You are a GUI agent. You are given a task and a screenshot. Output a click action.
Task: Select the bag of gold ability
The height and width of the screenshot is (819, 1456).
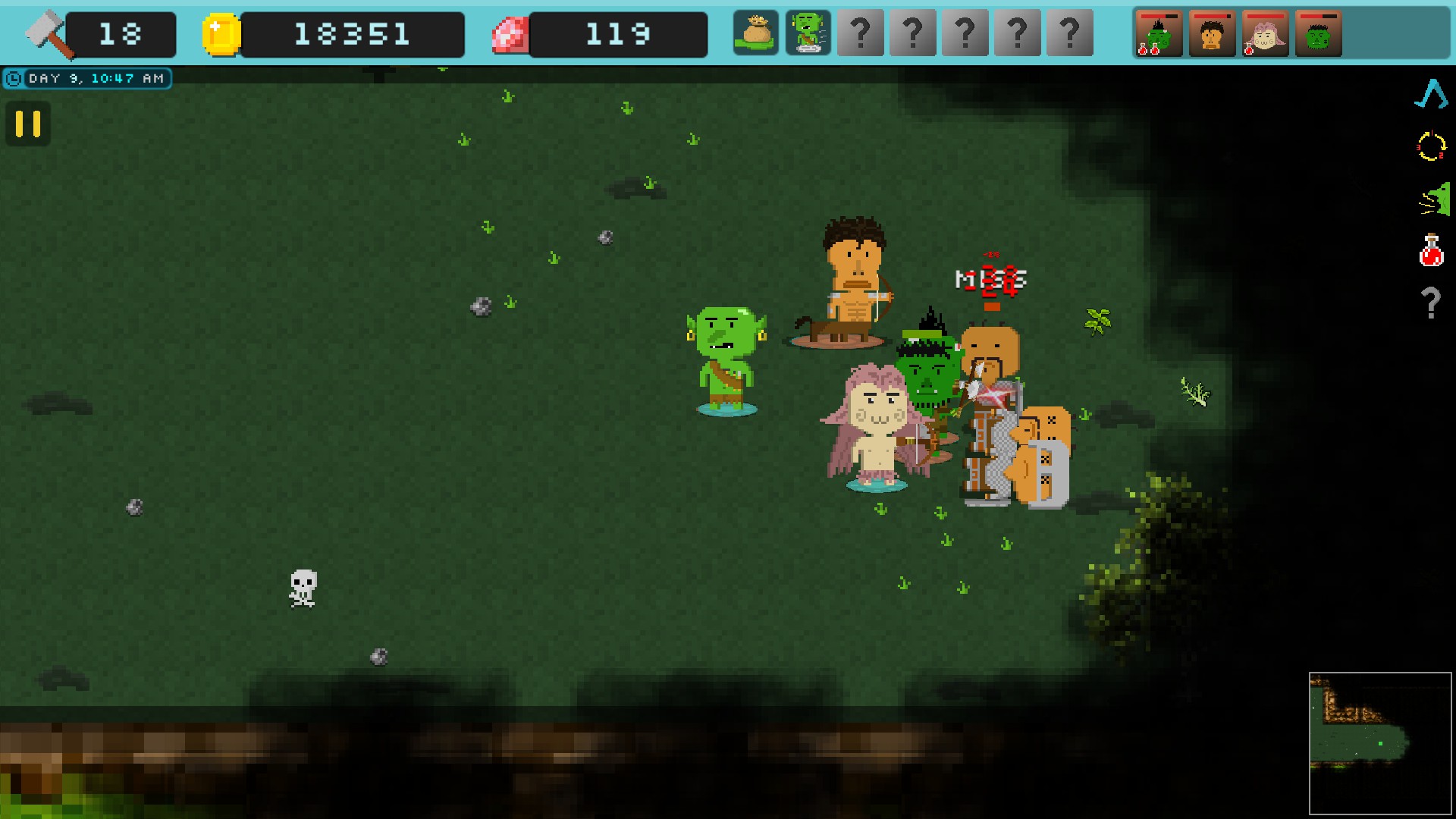point(755,32)
